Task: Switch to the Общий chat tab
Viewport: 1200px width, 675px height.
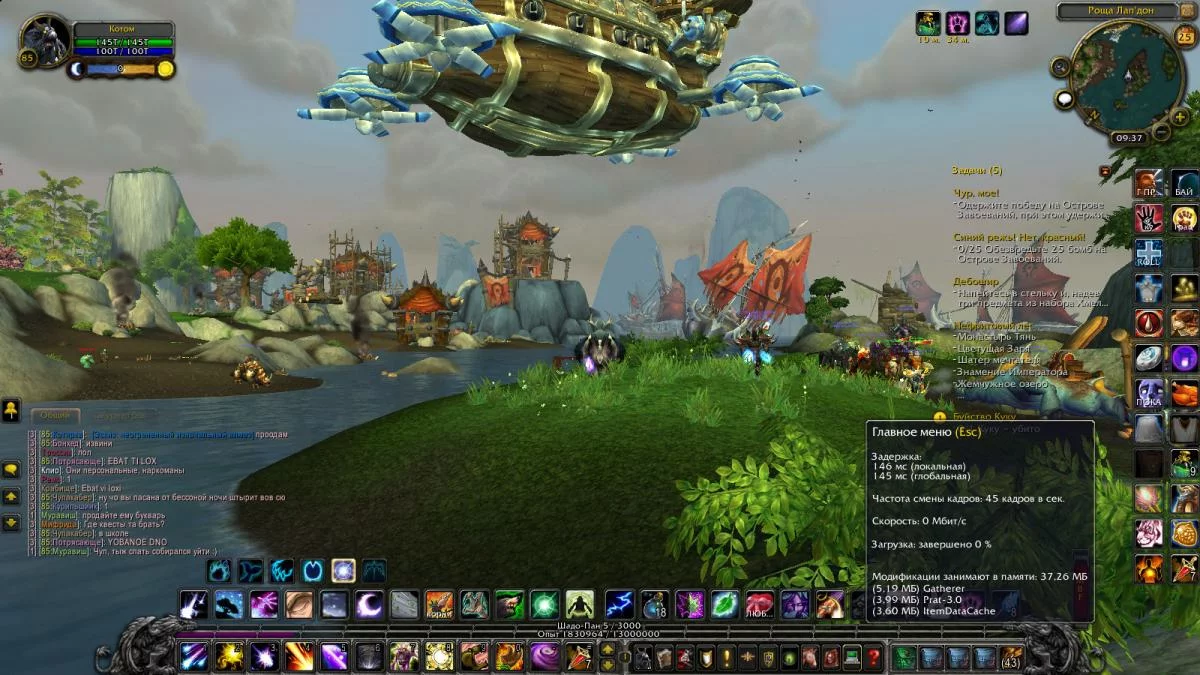Action: click(54, 415)
